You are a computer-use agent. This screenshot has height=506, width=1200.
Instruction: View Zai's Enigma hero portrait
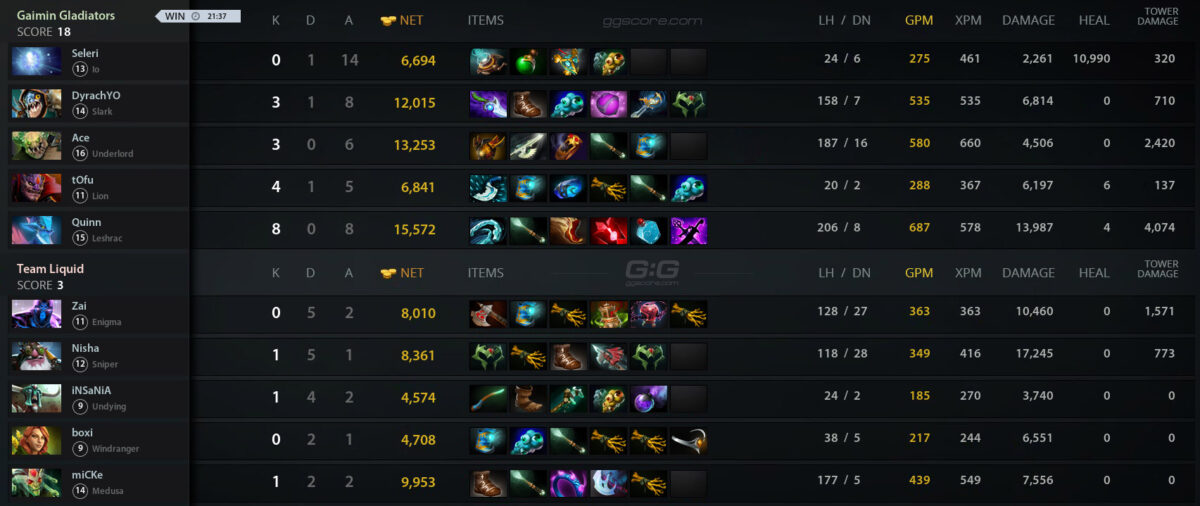click(36, 314)
